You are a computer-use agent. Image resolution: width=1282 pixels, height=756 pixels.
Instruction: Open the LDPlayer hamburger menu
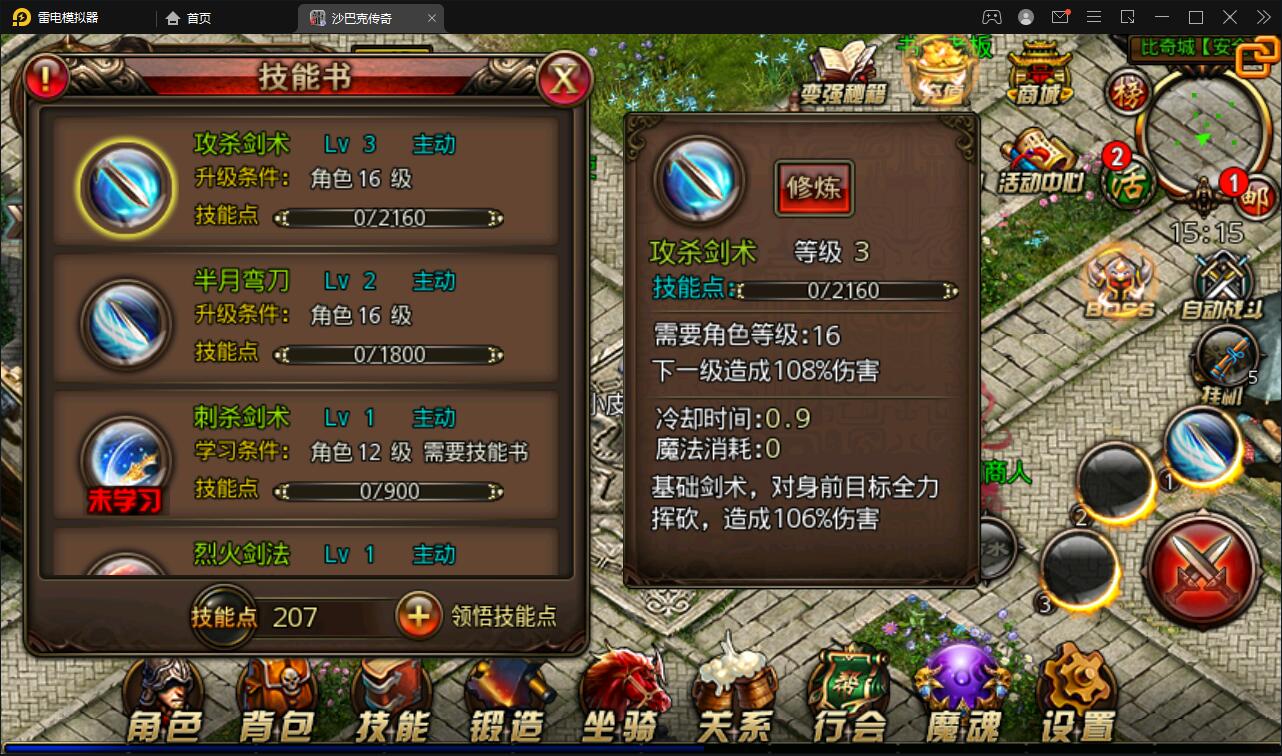click(x=1093, y=17)
